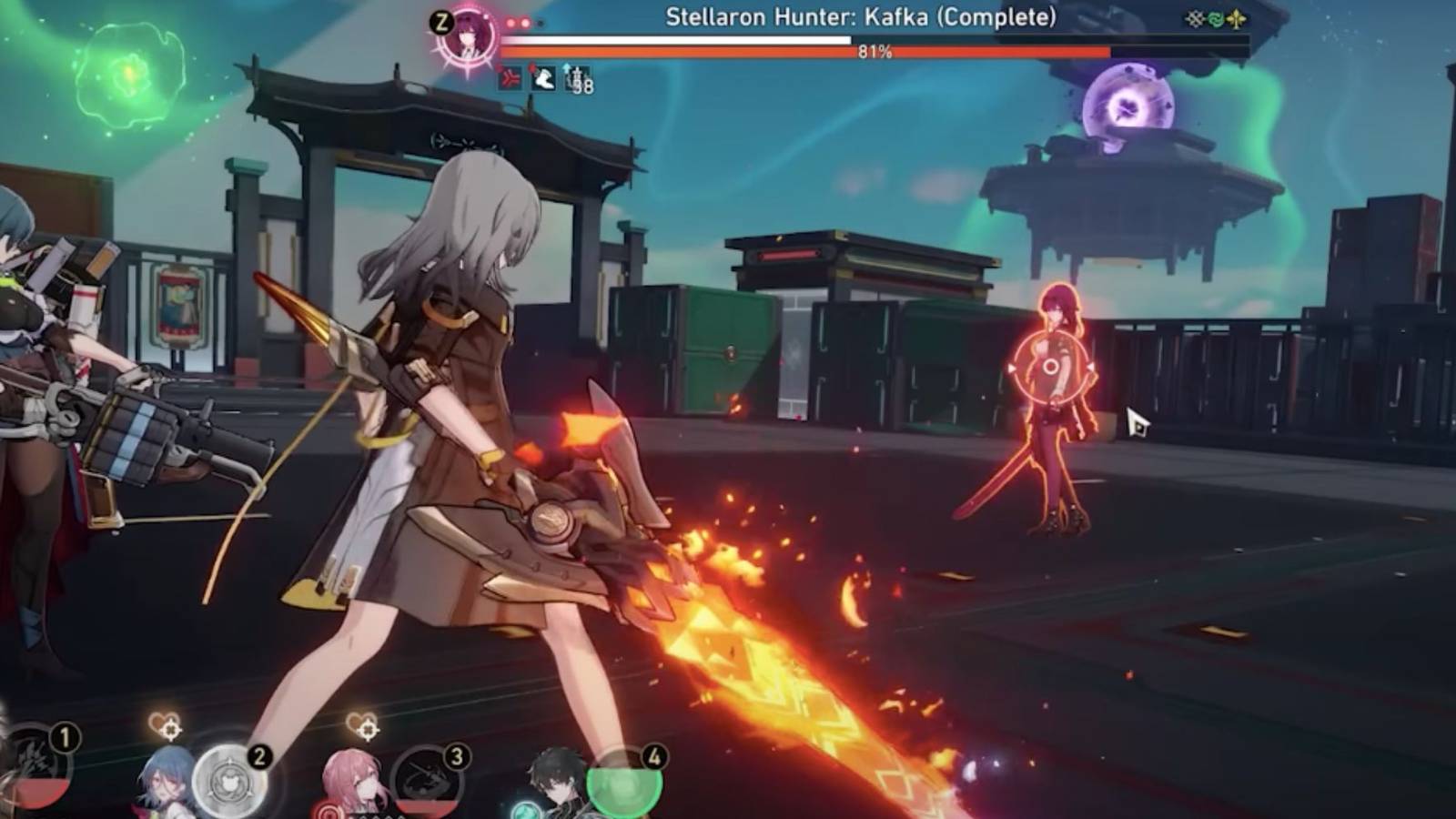The height and width of the screenshot is (819, 1456).
Task: Click the gold Imaginary weakness icon top-right
Action: click(1236, 17)
